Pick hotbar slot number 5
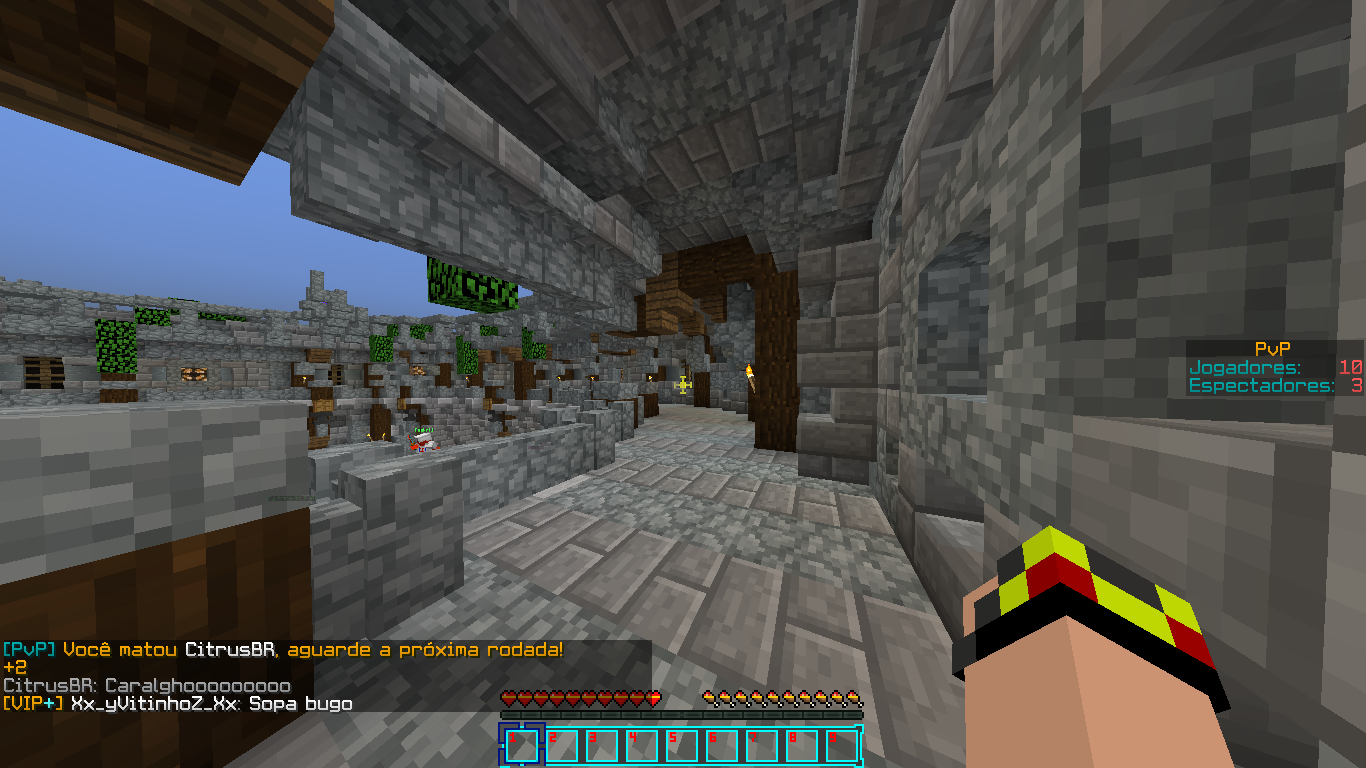This screenshot has width=1366, height=768. pyautogui.click(x=682, y=746)
